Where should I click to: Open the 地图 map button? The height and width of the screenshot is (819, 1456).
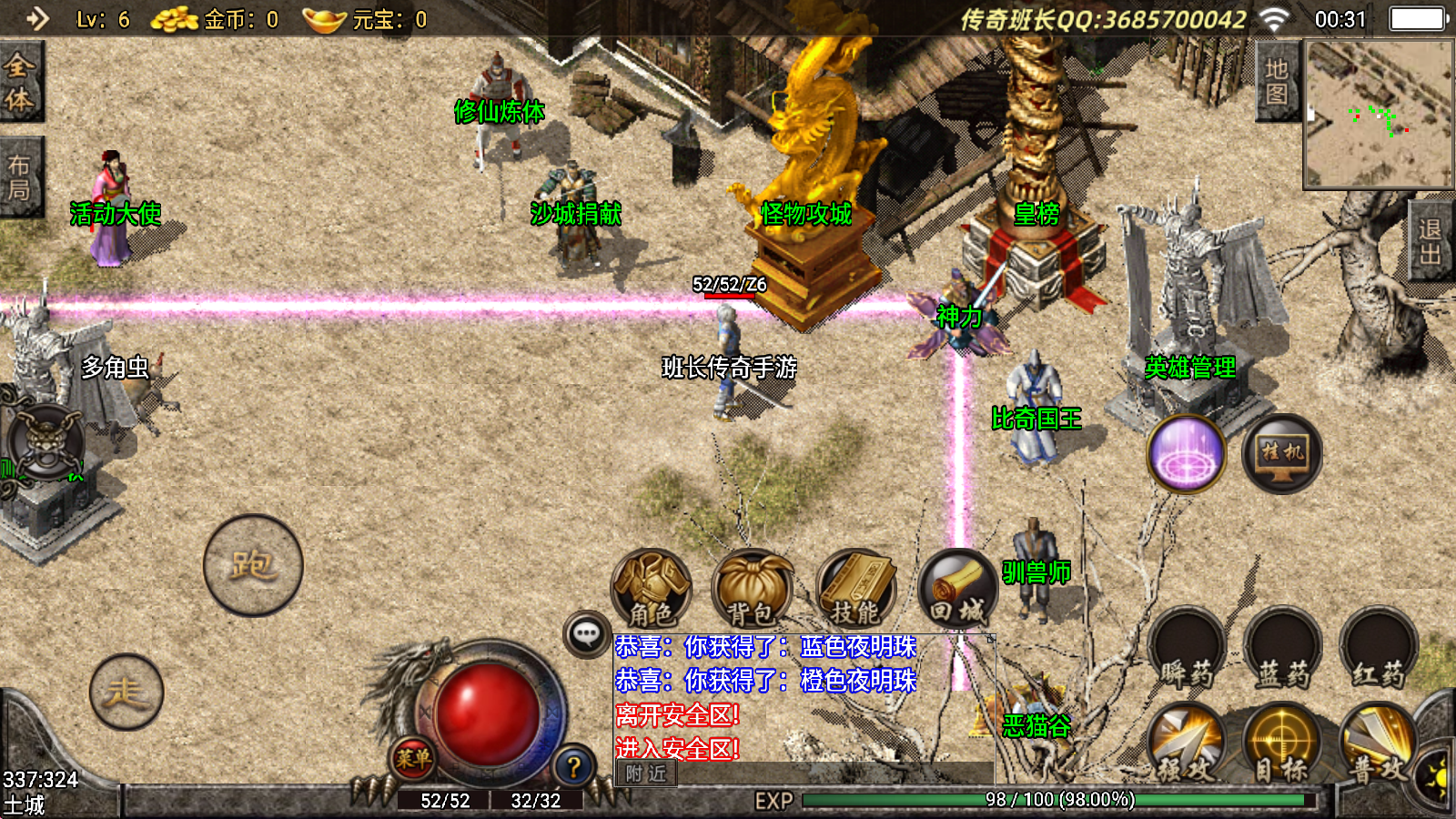1277,82
